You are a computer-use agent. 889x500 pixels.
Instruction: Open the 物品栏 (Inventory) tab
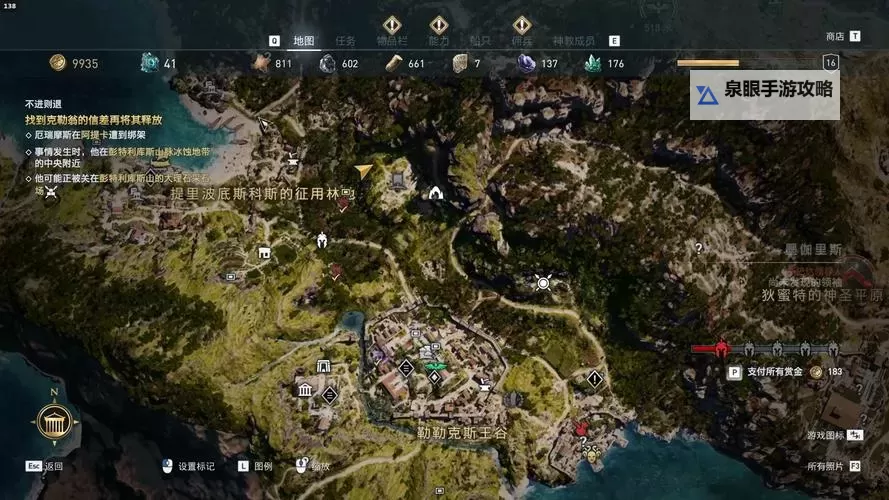pos(392,41)
